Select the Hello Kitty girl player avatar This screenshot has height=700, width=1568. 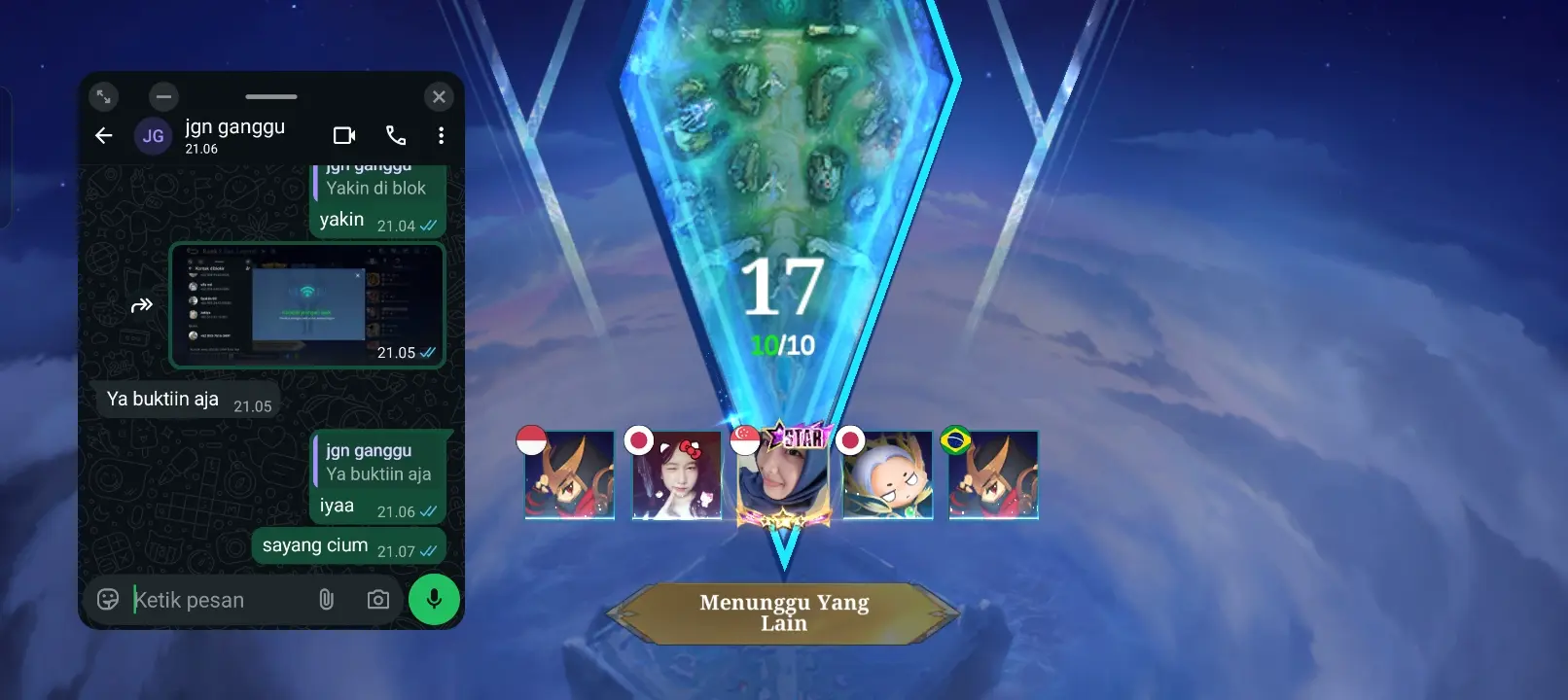[x=677, y=475]
